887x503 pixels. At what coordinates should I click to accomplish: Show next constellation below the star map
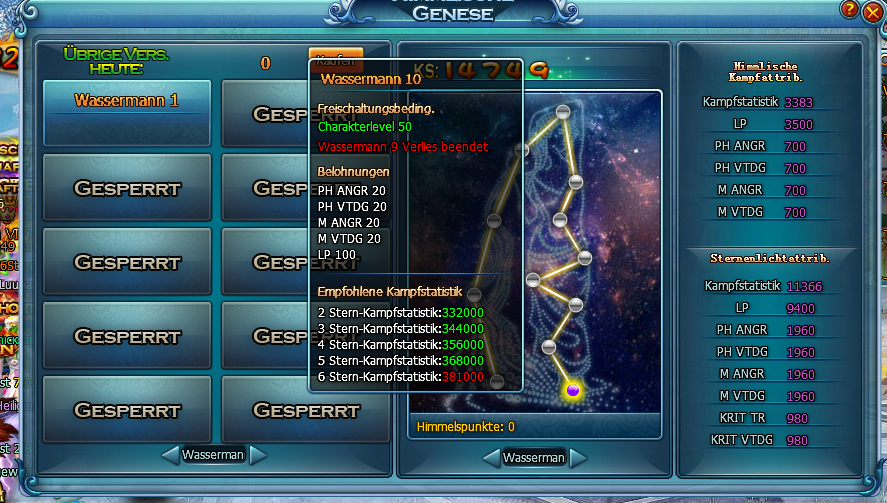point(579,458)
